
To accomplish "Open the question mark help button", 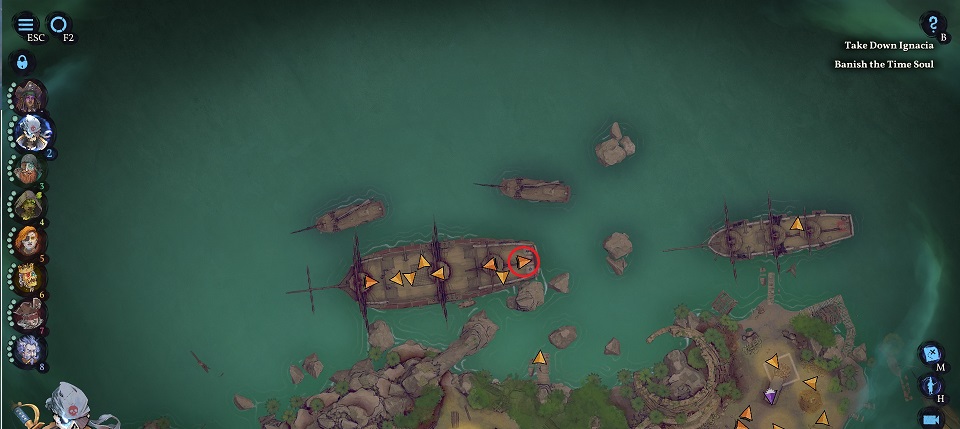I will click(x=932, y=24).
